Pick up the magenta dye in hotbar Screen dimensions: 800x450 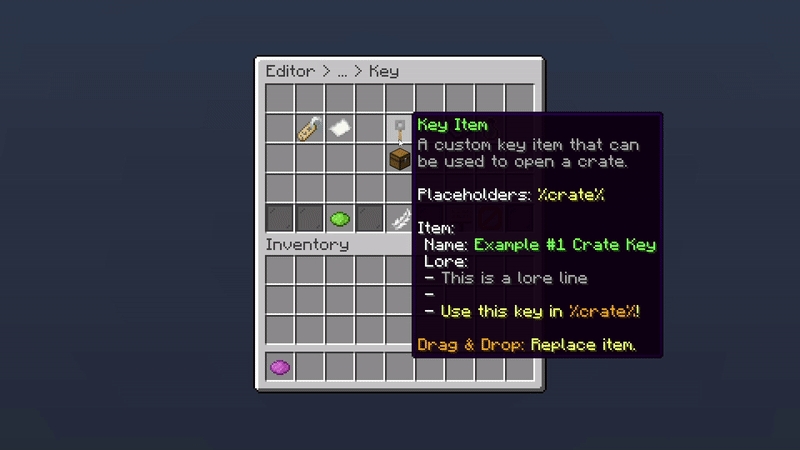[x=280, y=367]
